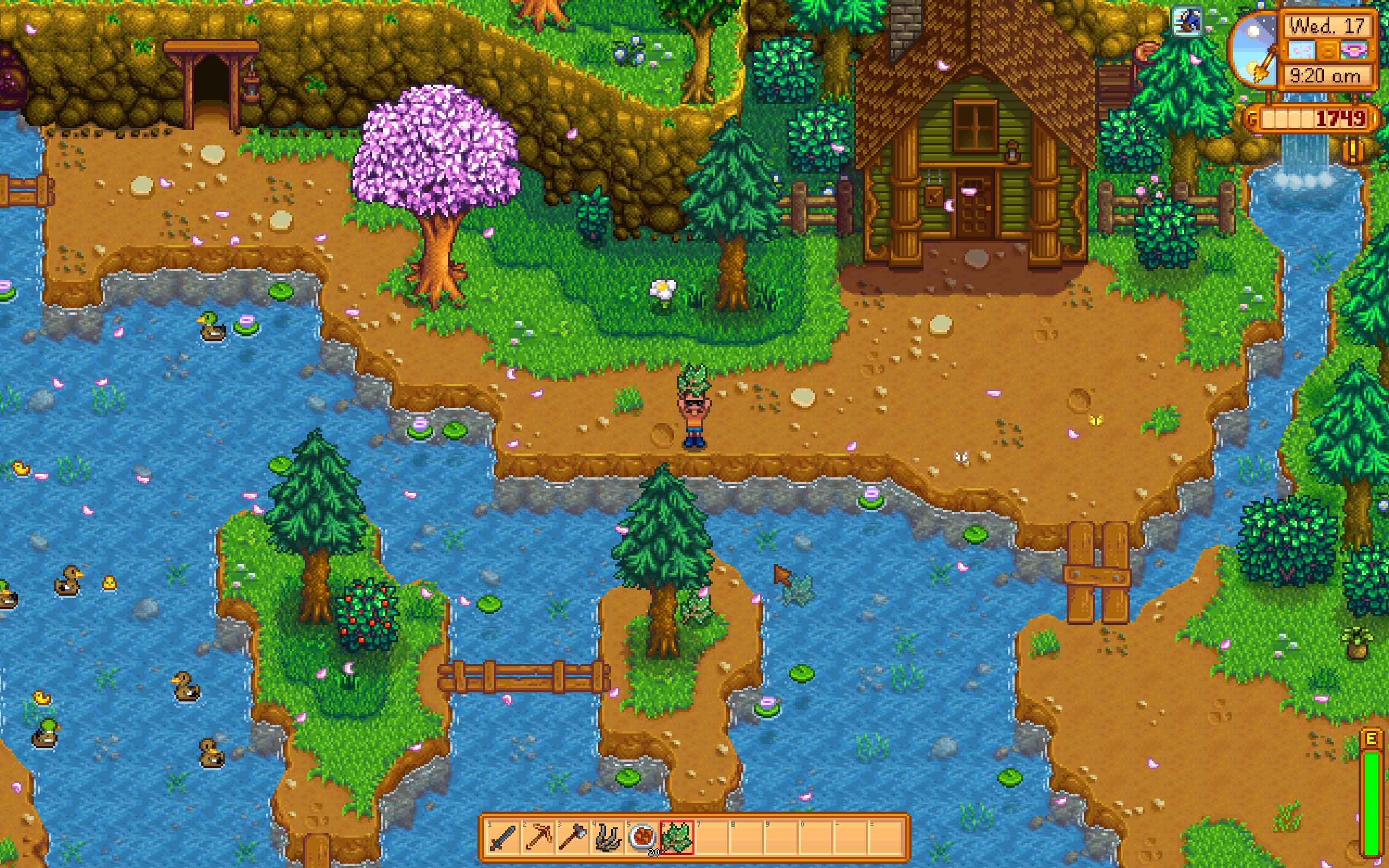
Task: Click the Wed. 17 date display
Action: click(x=1326, y=27)
